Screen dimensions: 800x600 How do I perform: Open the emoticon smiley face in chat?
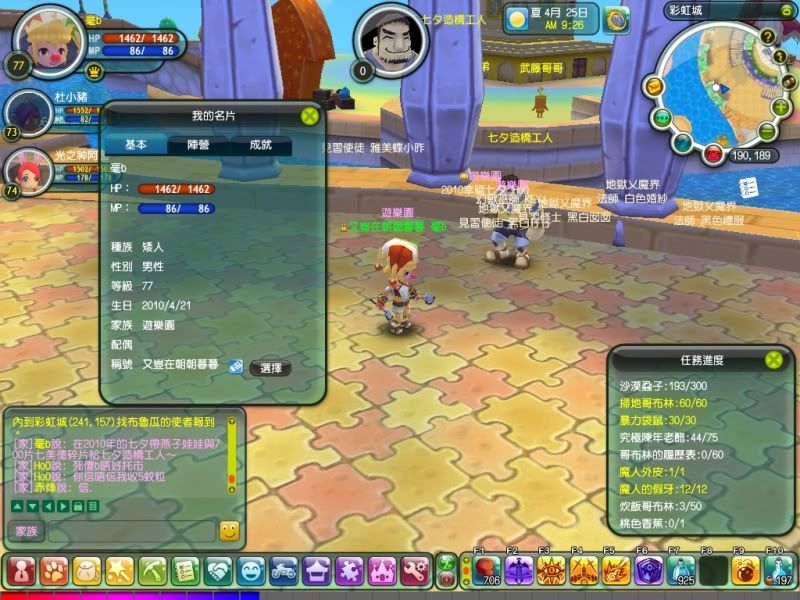(x=229, y=531)
